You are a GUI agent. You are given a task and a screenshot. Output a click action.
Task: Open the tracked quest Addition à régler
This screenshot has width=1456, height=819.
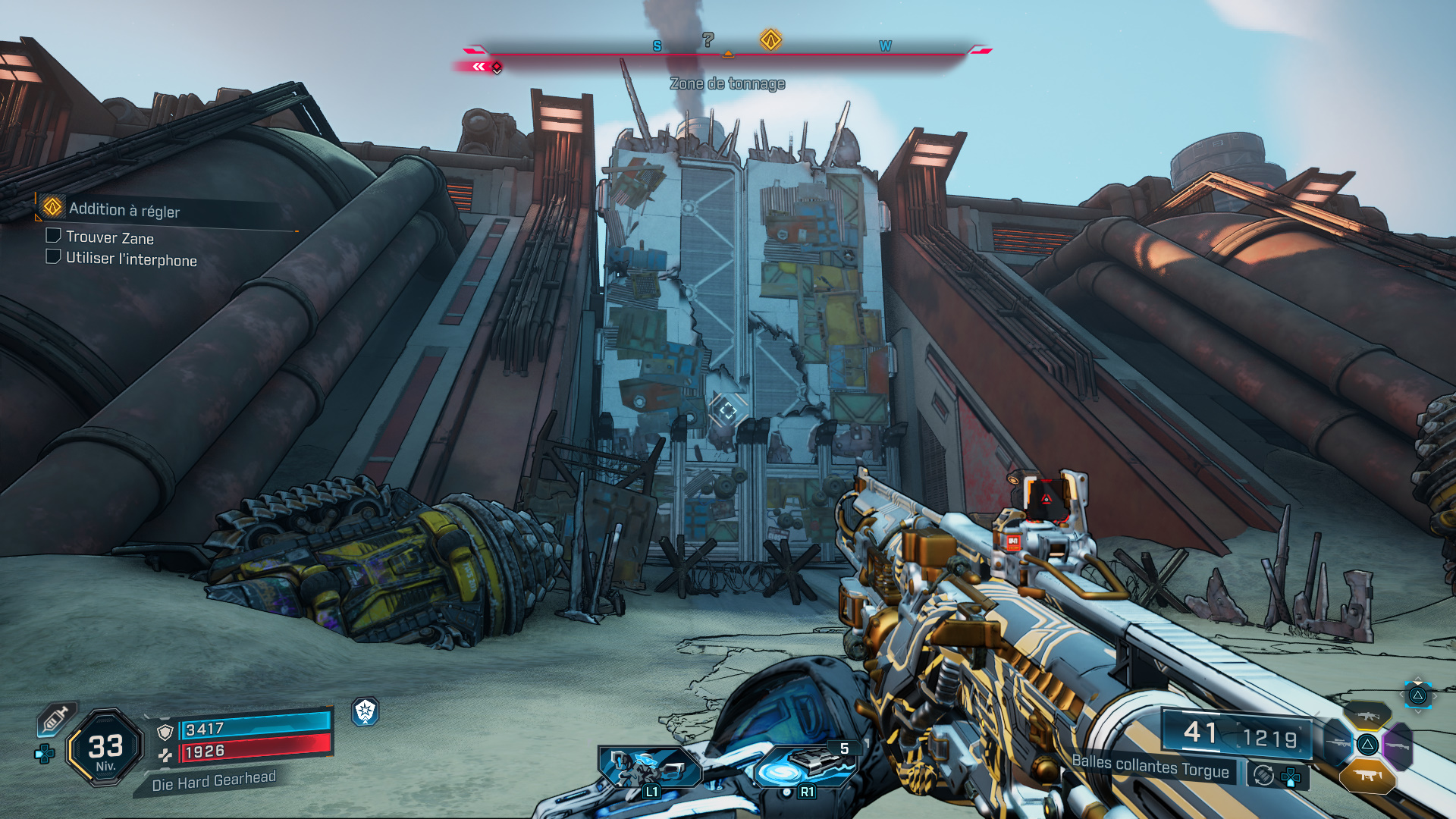(x=124, y=209)
